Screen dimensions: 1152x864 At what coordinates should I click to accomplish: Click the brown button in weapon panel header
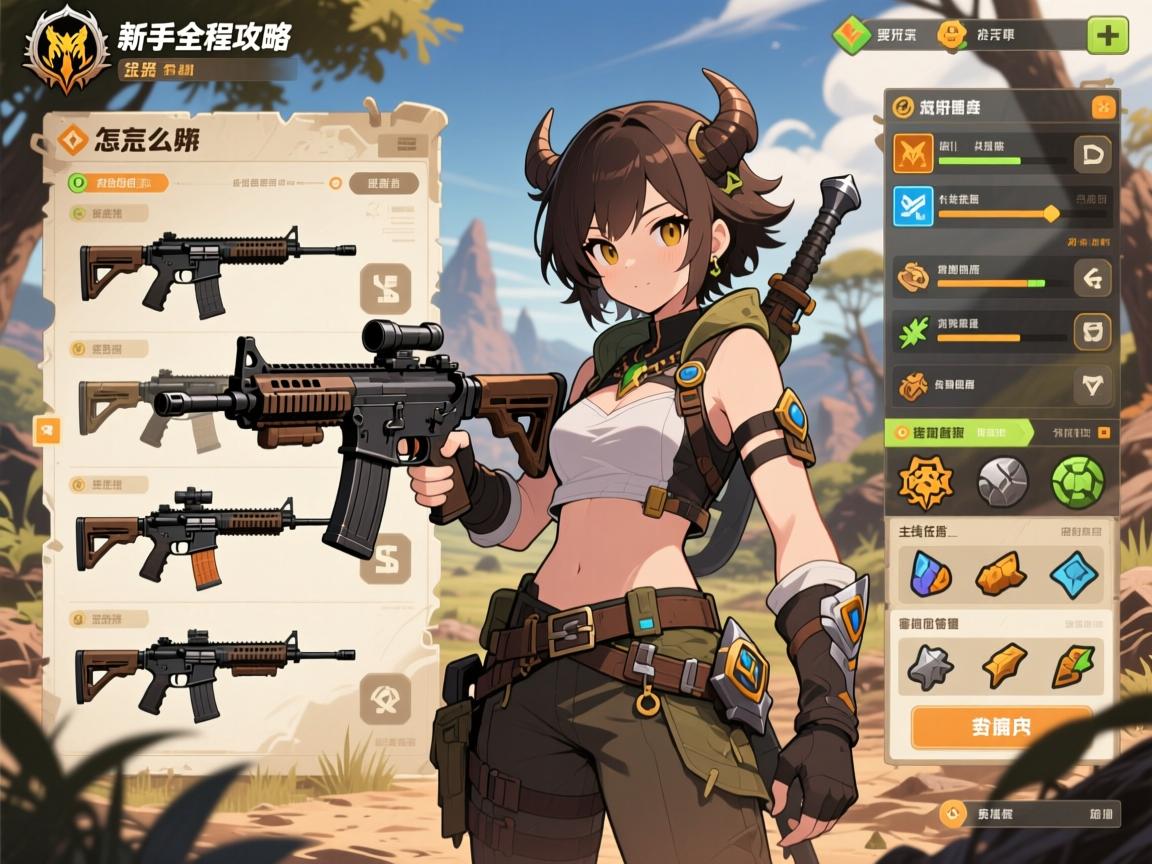[x=384, y=183]
